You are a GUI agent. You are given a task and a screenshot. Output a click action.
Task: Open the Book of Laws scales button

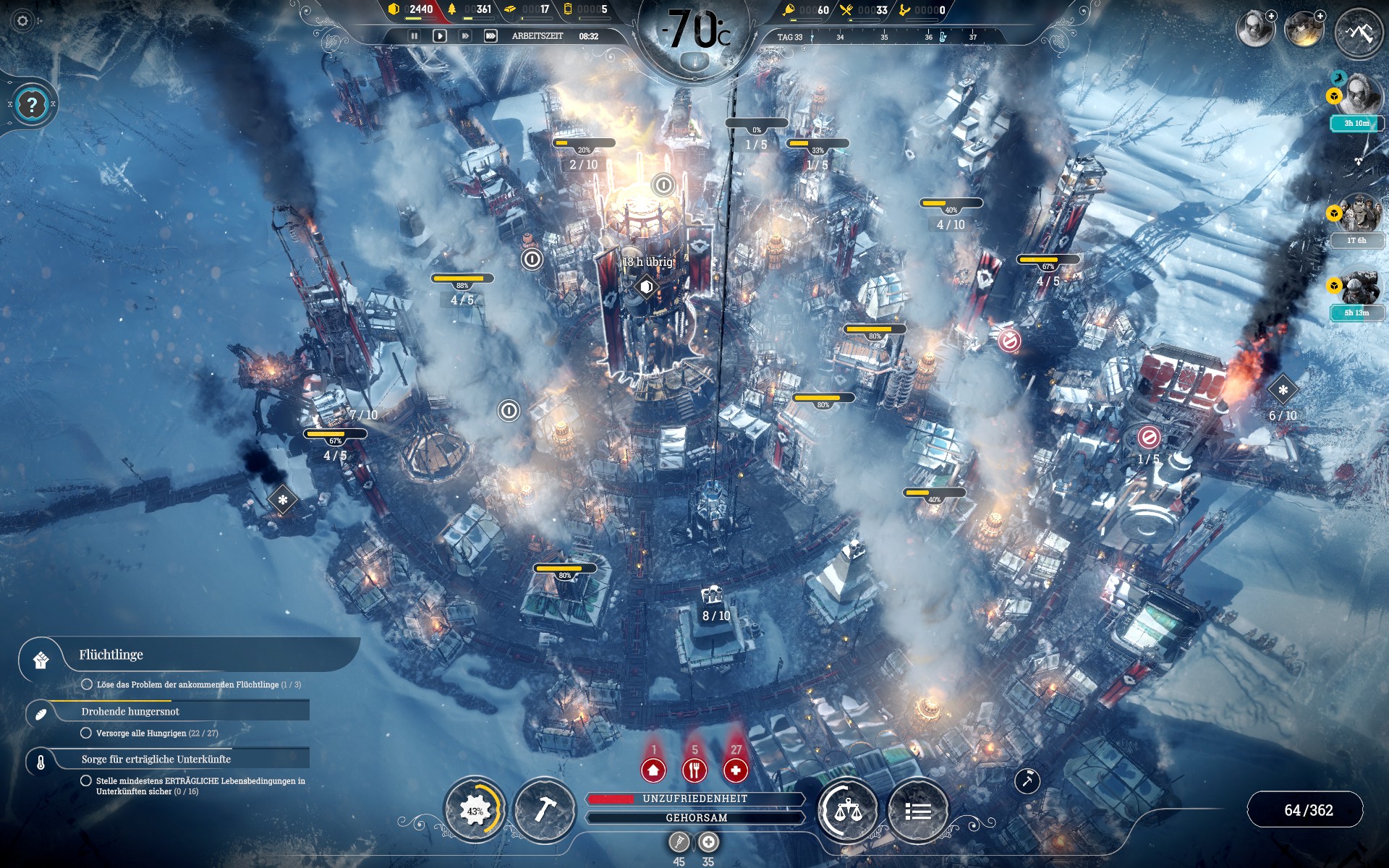[x=848, y=811]
